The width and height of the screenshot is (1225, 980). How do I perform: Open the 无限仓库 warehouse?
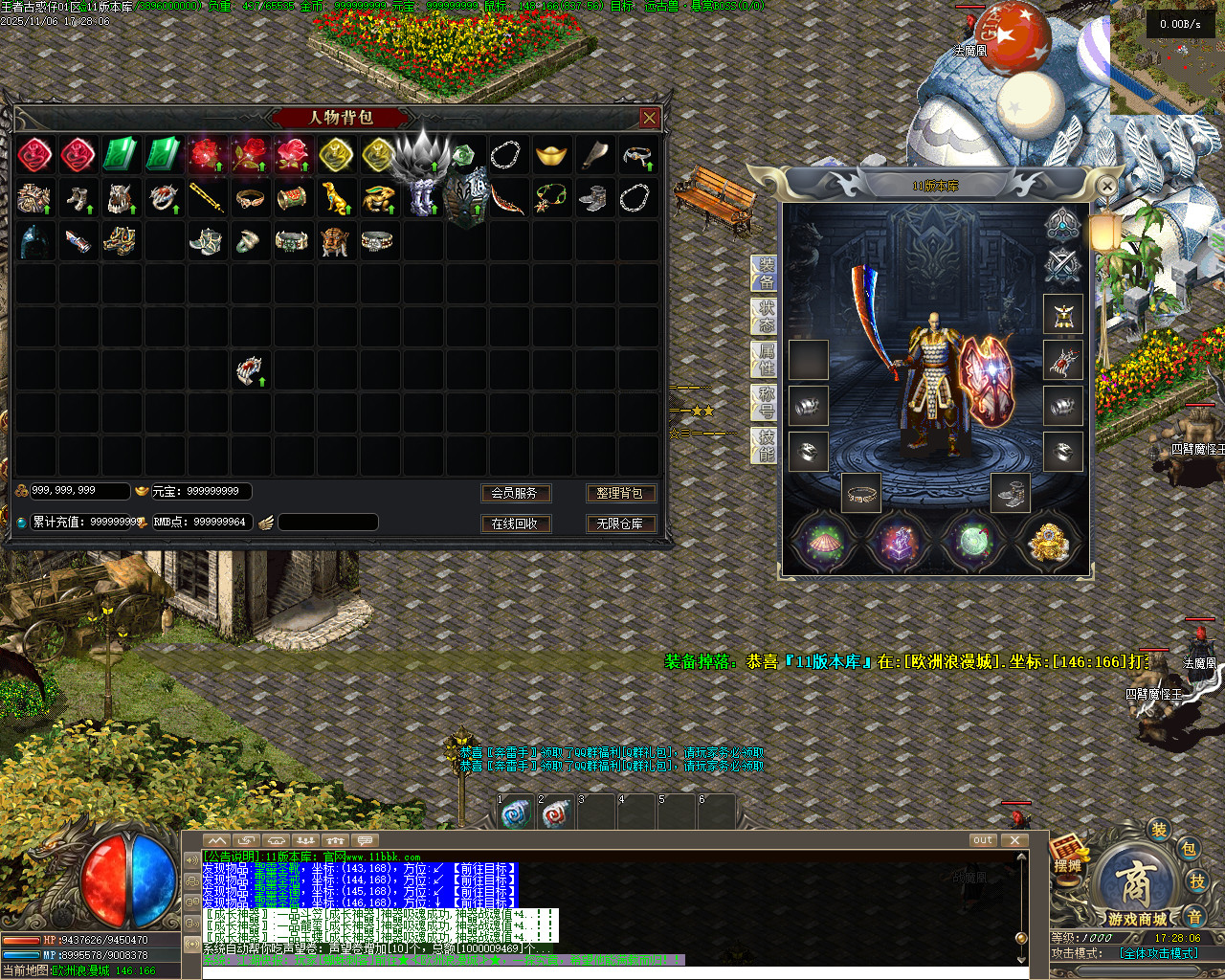click(x=619, y=523)
